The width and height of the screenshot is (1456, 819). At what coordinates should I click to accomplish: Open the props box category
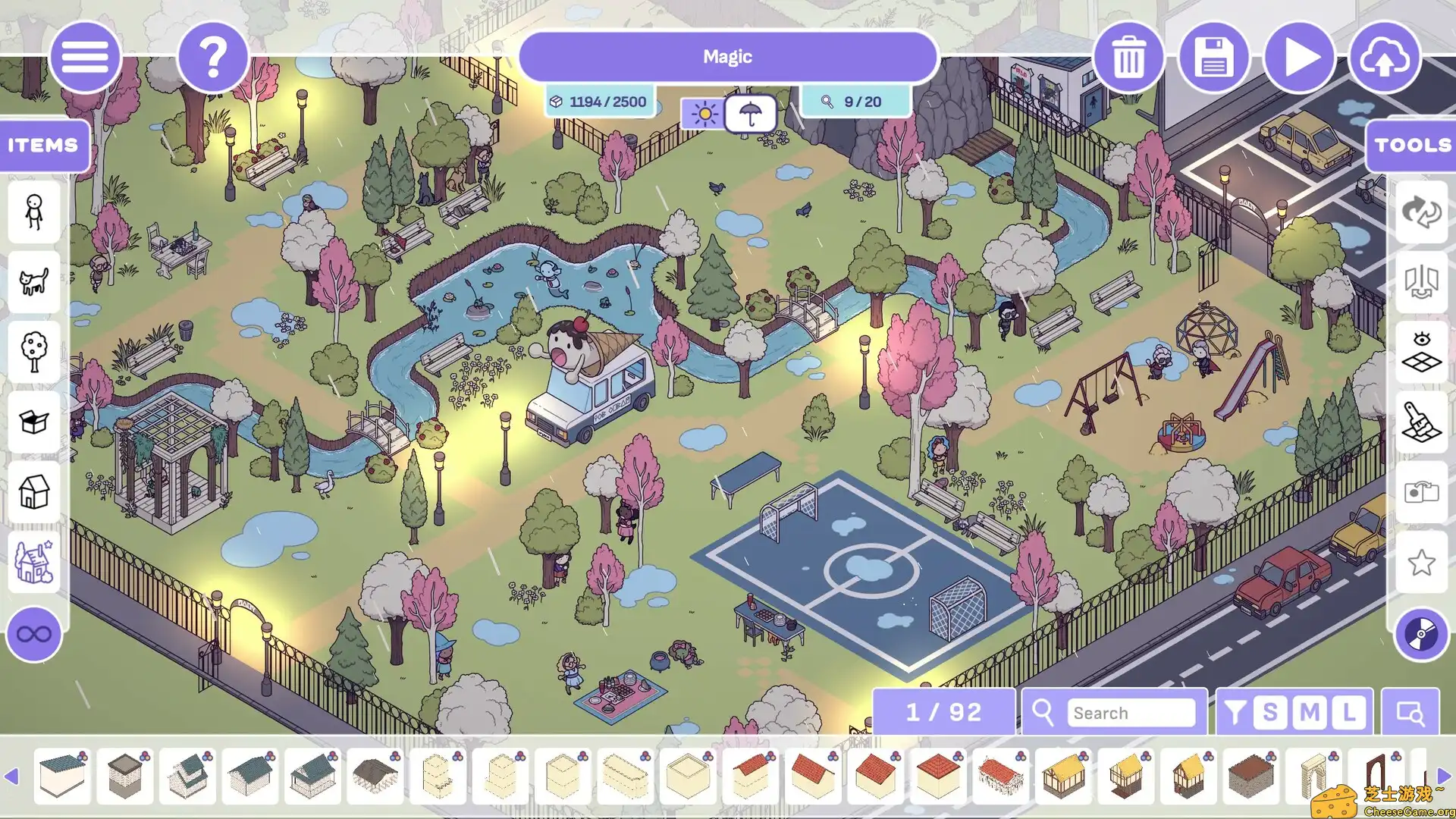pyautogui.click(x=33, y=422)
